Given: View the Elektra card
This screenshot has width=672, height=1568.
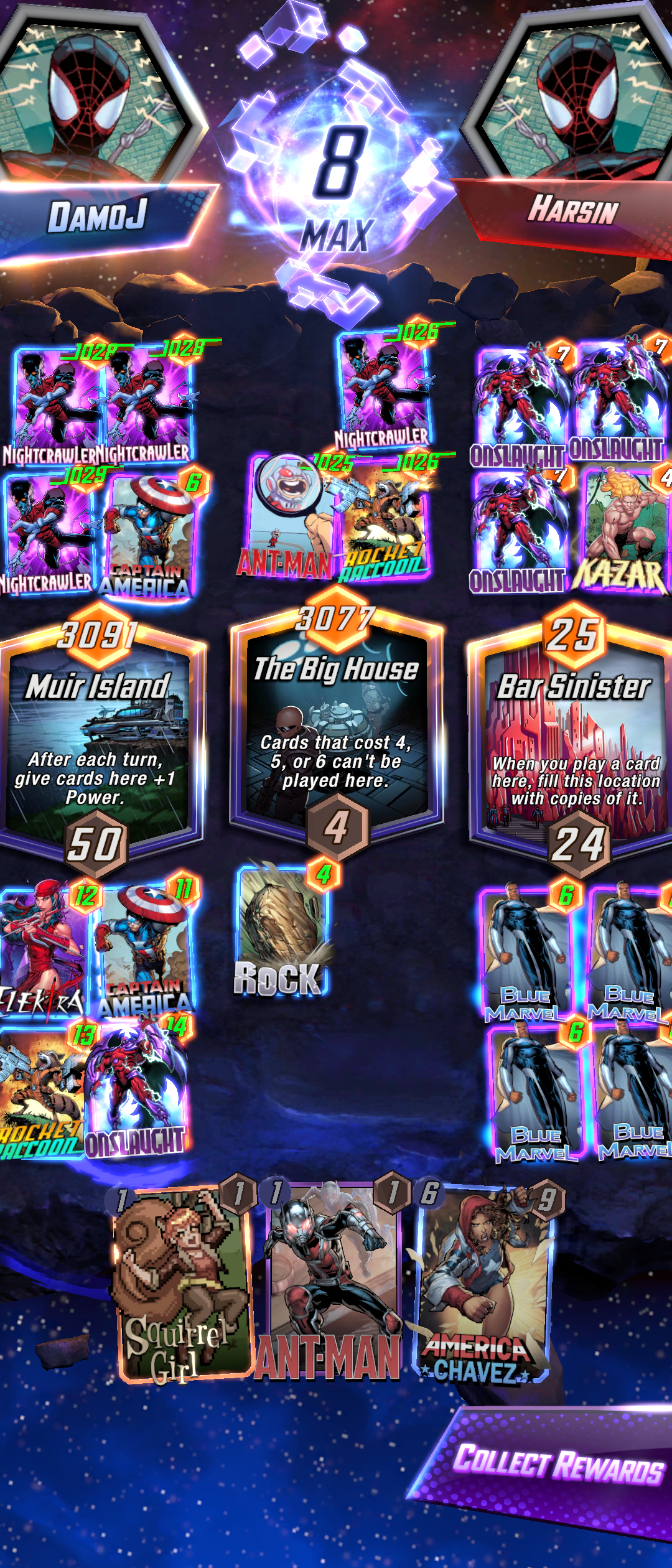Looking at the screenshot, I should tap(42, 949).
